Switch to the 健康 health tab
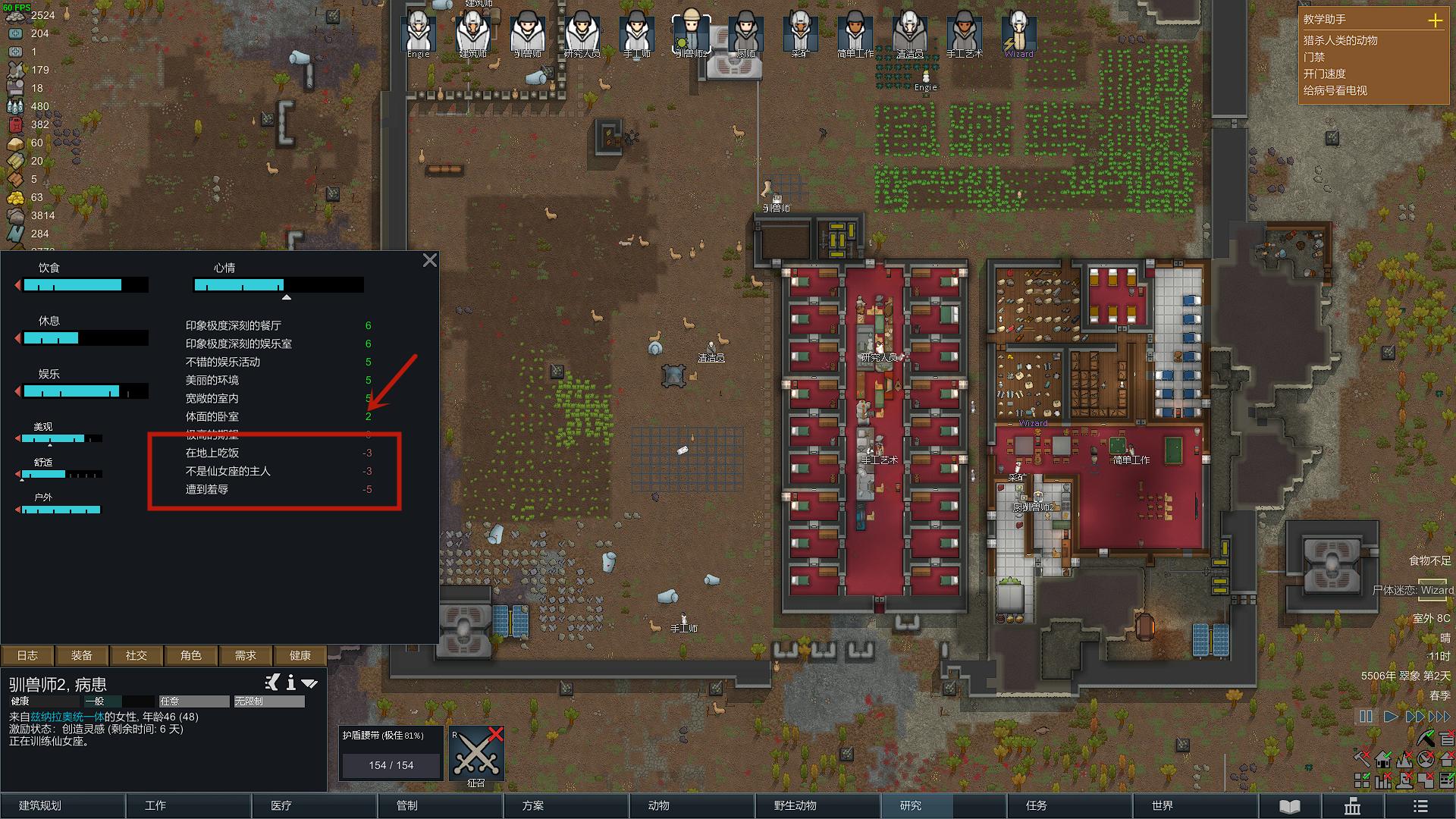 click(x=300, y=655)
